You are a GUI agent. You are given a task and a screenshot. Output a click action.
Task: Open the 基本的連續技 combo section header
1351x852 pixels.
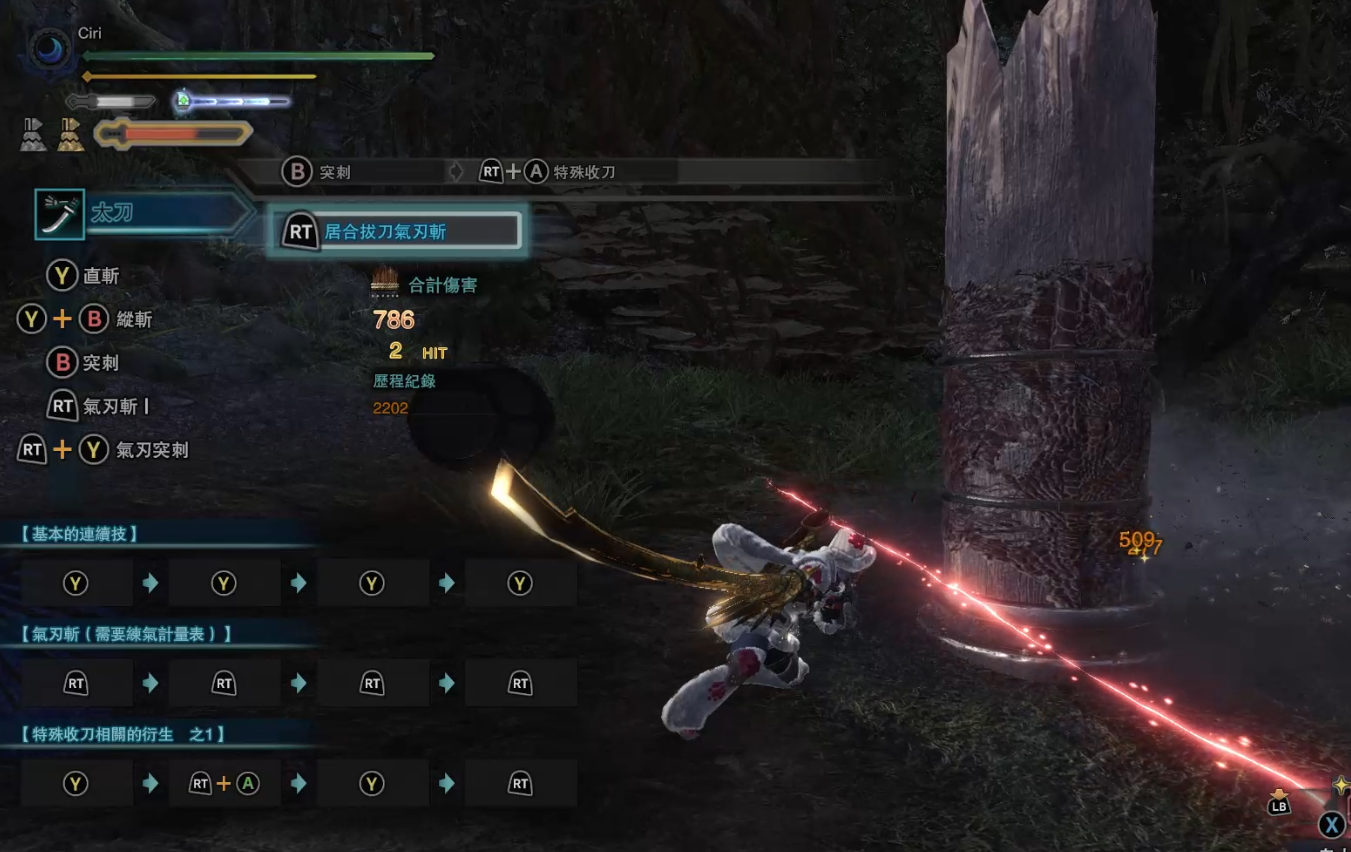click(x=79, y=534)
